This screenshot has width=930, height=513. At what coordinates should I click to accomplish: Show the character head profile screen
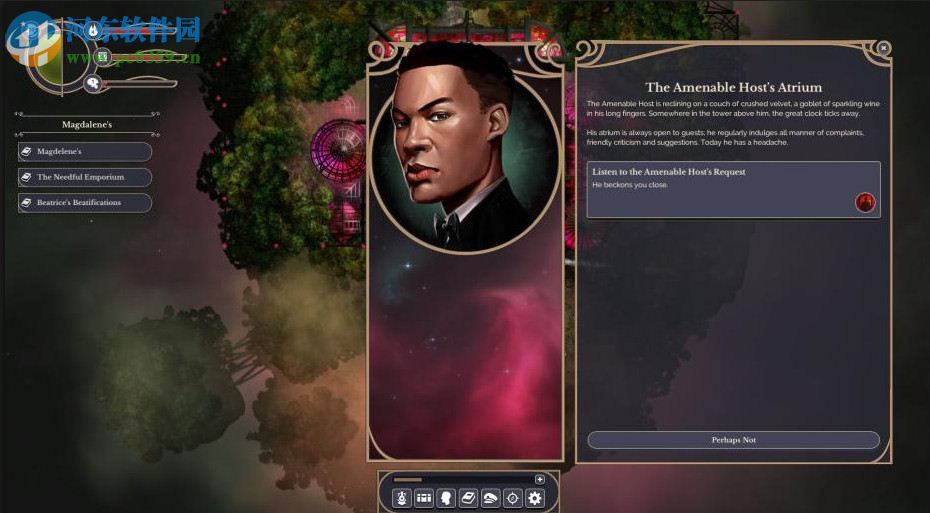point(446,497)
